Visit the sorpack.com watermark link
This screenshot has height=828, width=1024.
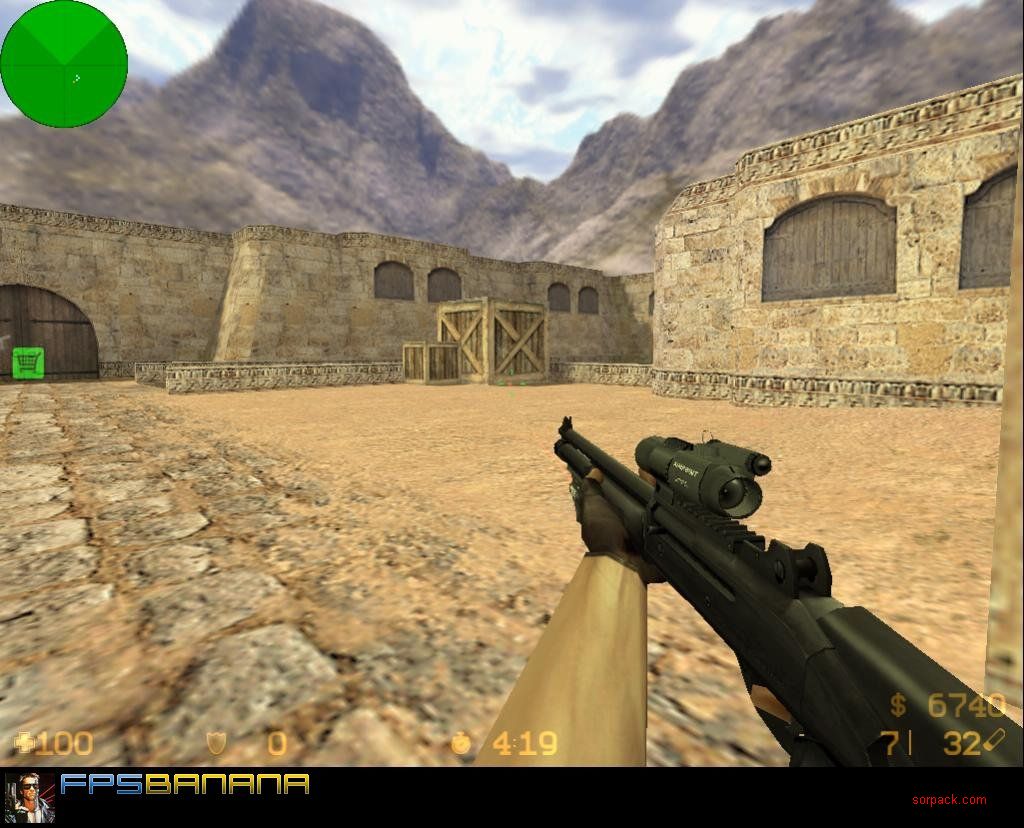(x=948, y=799)
